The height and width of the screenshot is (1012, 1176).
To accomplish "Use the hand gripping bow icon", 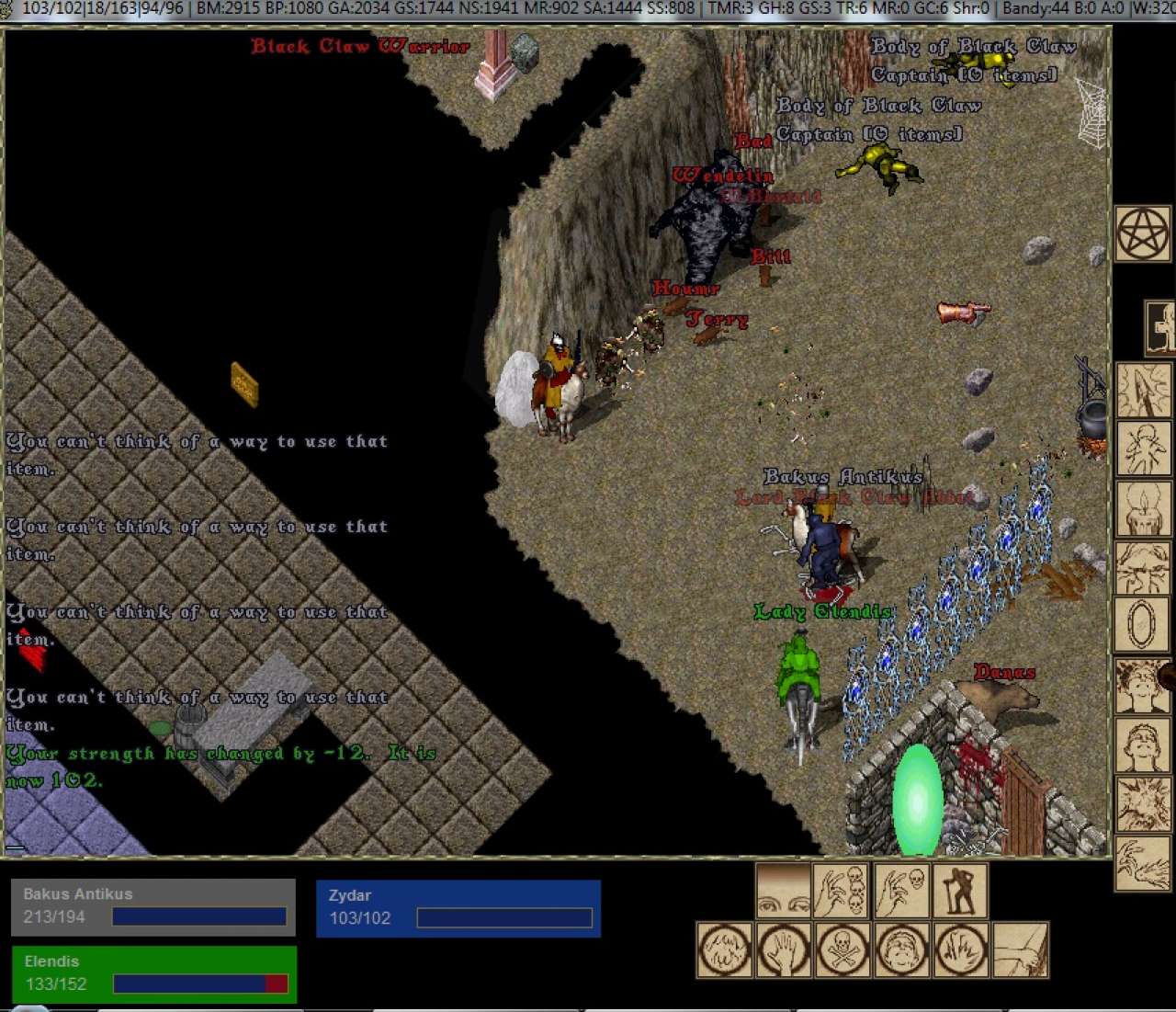I will [1020, 949].
